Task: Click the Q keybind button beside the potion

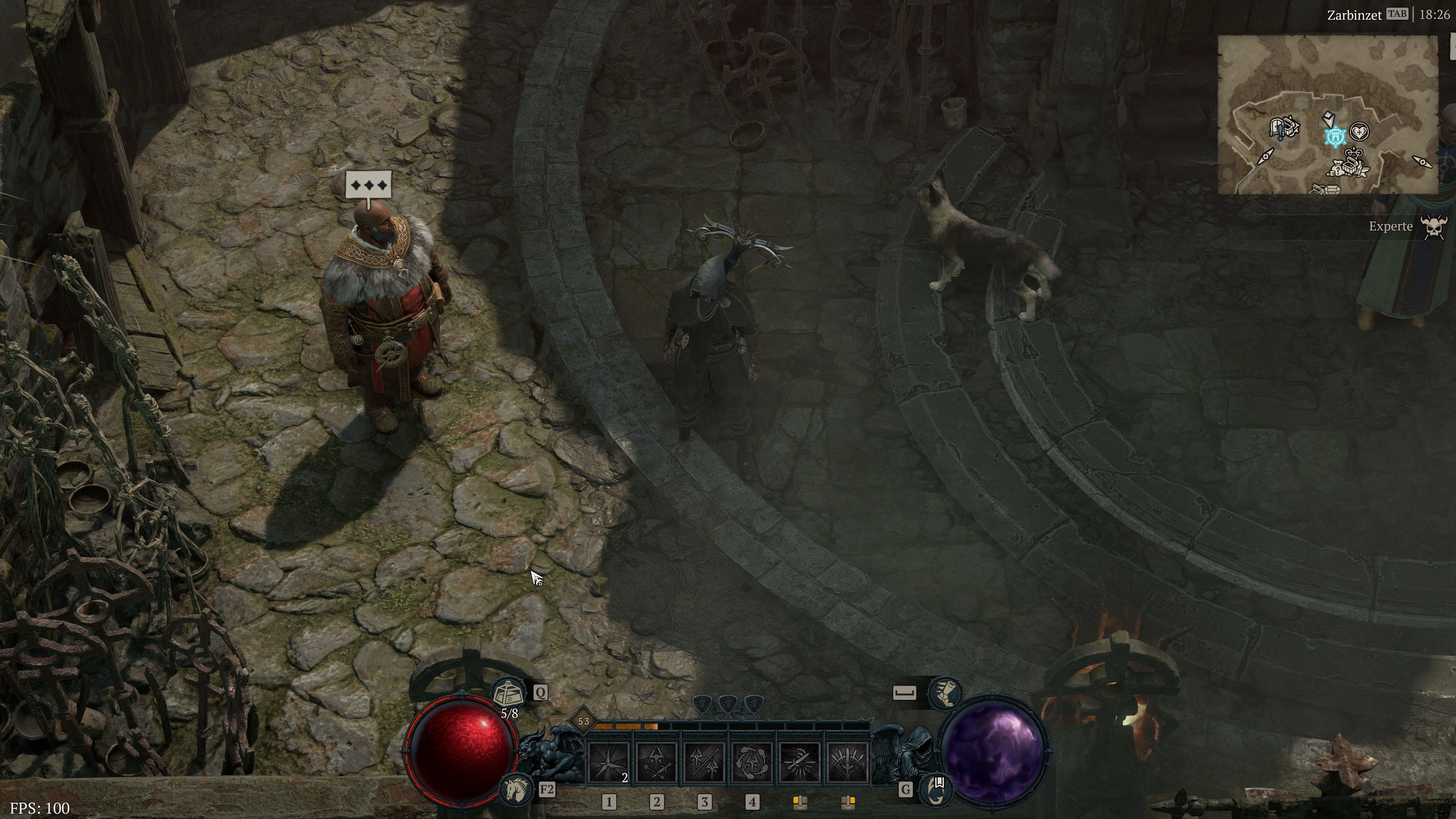Action: tap(540, 692)
